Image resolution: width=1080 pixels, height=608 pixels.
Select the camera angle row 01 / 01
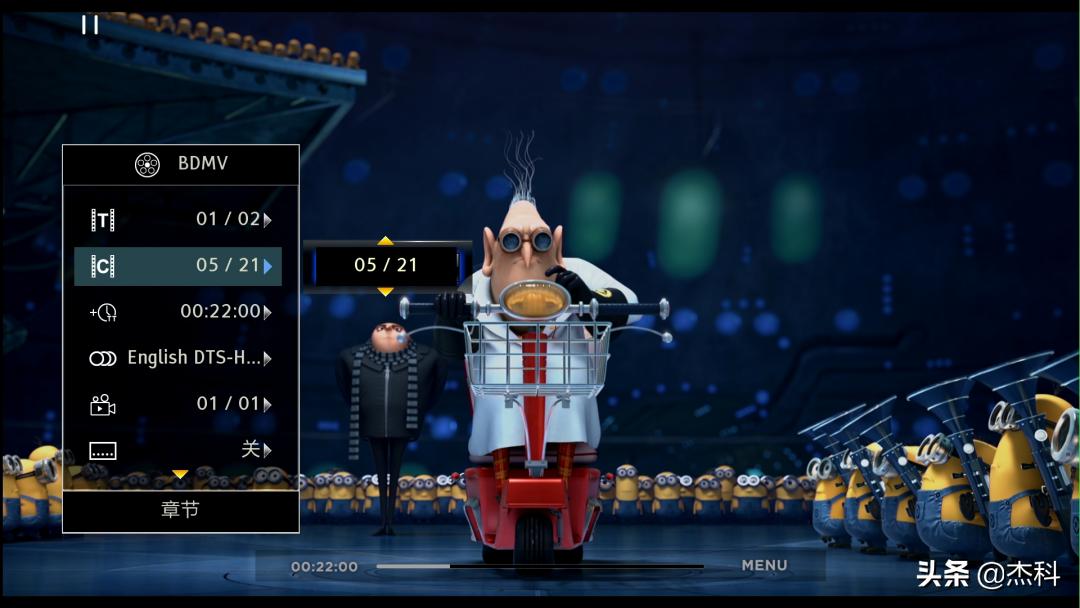180,404
